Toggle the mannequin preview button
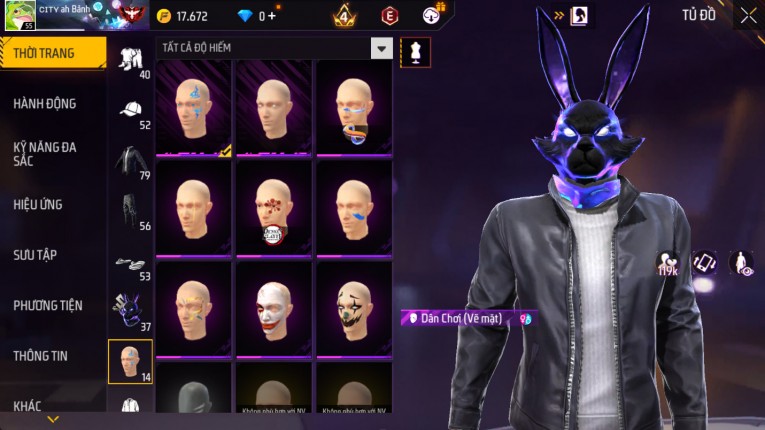The height and width of the screenshot is (430, 765). [x=415, y=52]
